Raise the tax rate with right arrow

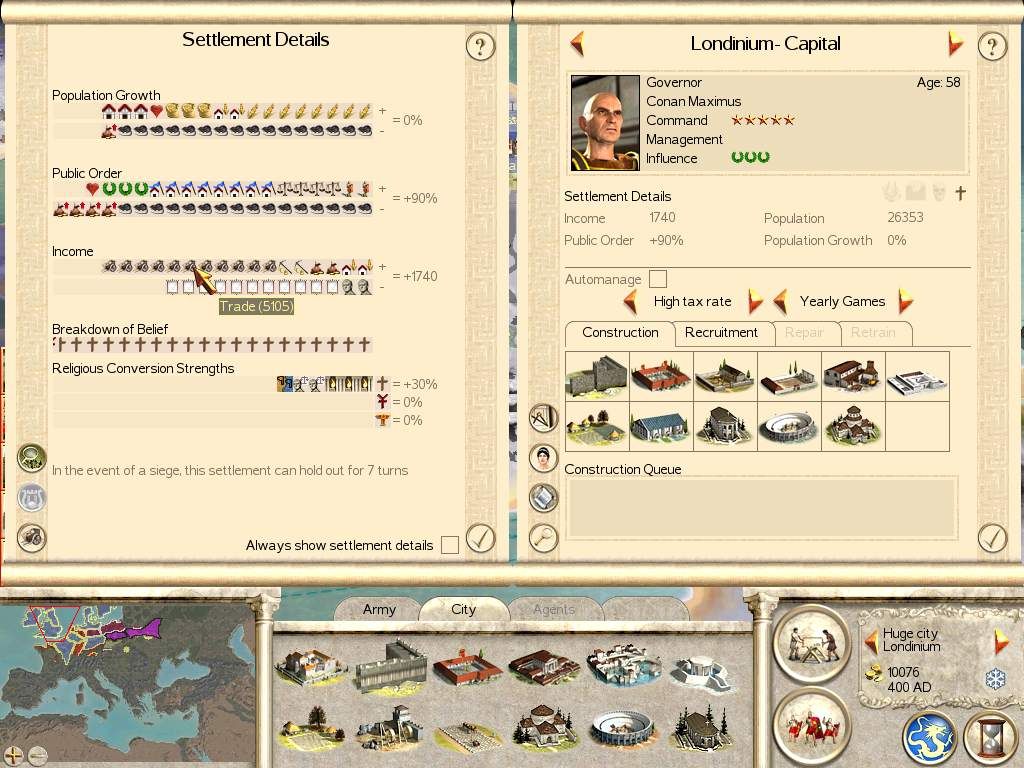click(x=755, y=301)
